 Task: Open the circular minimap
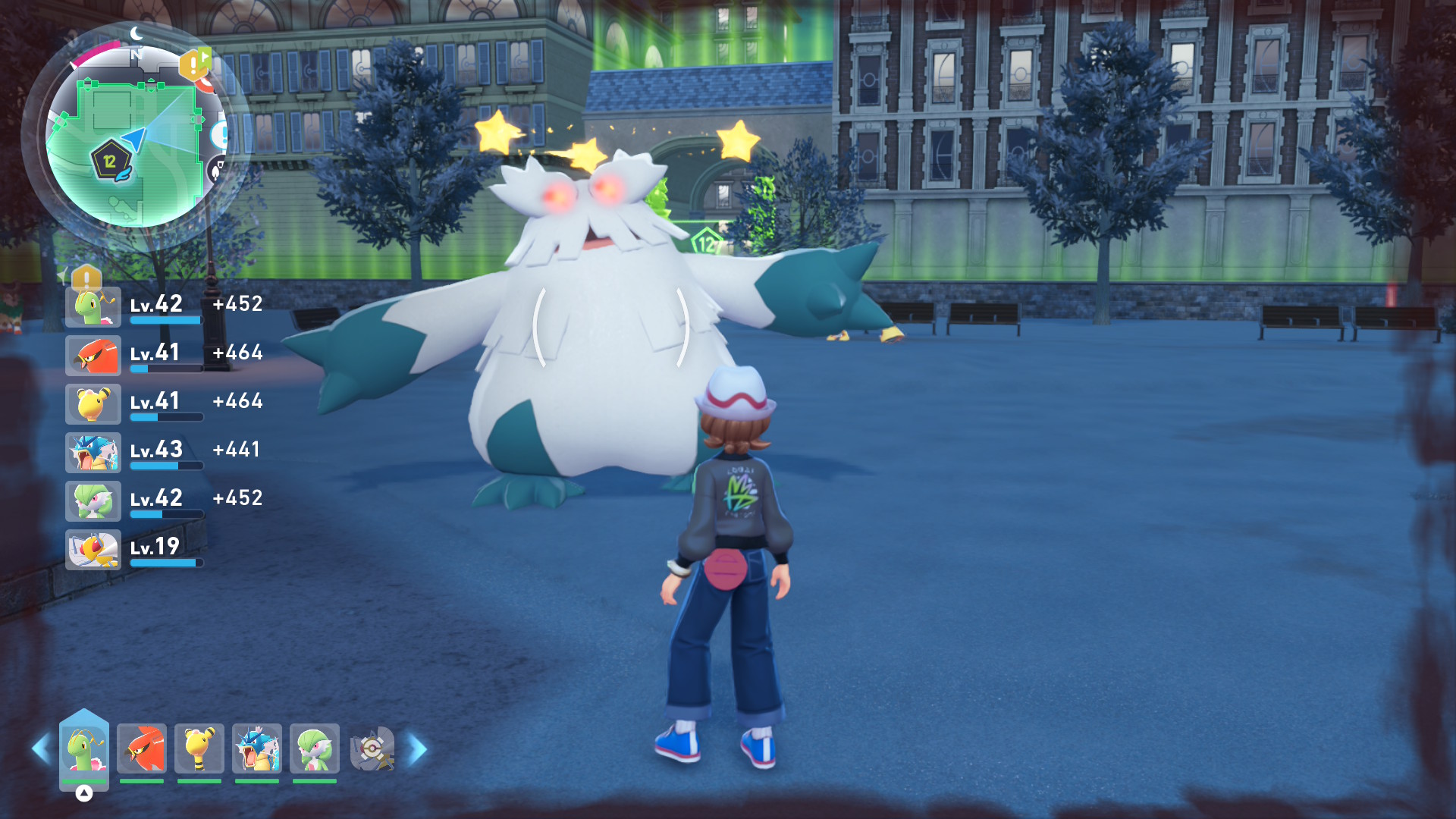(136, 136)
